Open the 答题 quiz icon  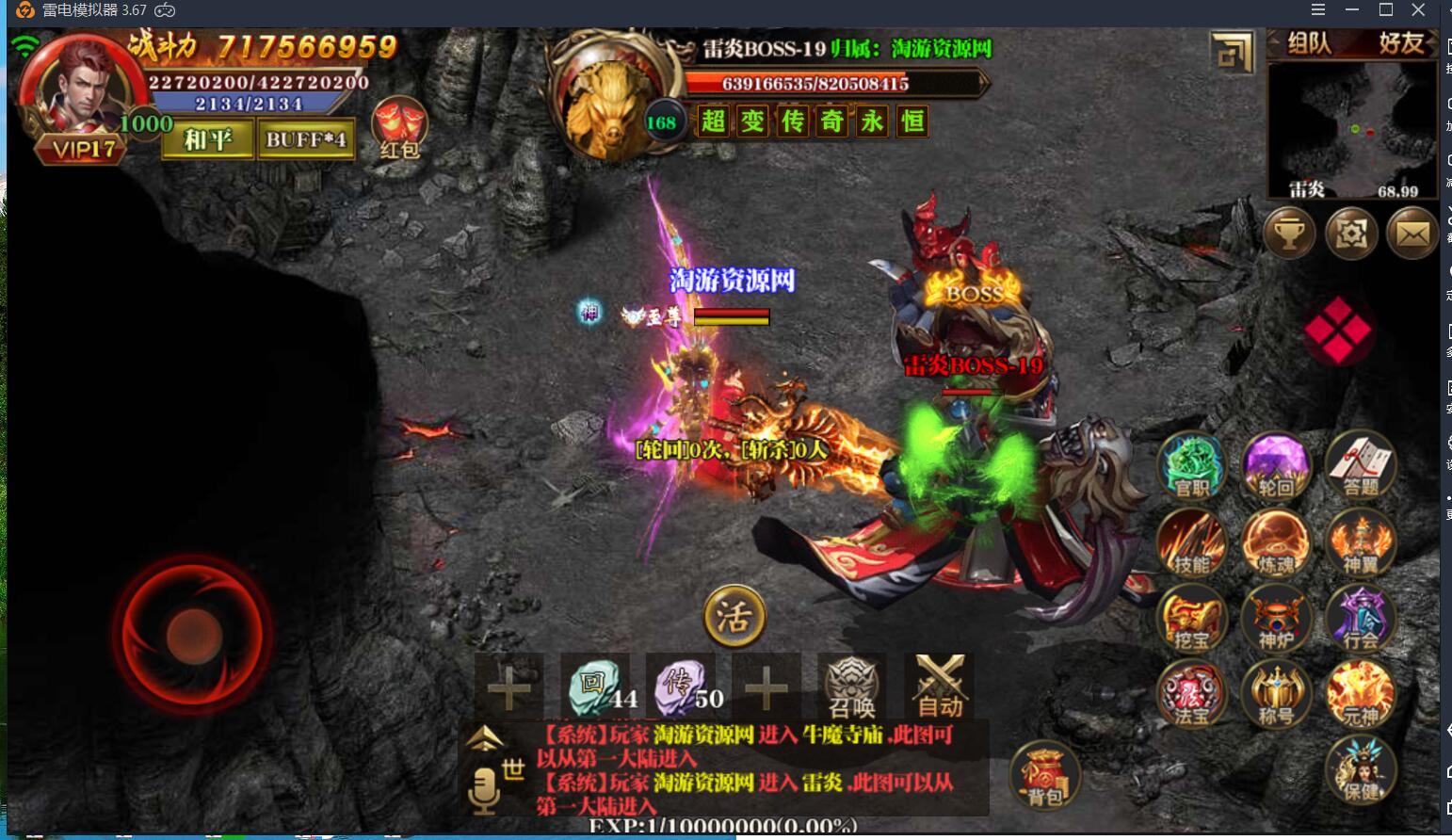(x=1361, y=465)
